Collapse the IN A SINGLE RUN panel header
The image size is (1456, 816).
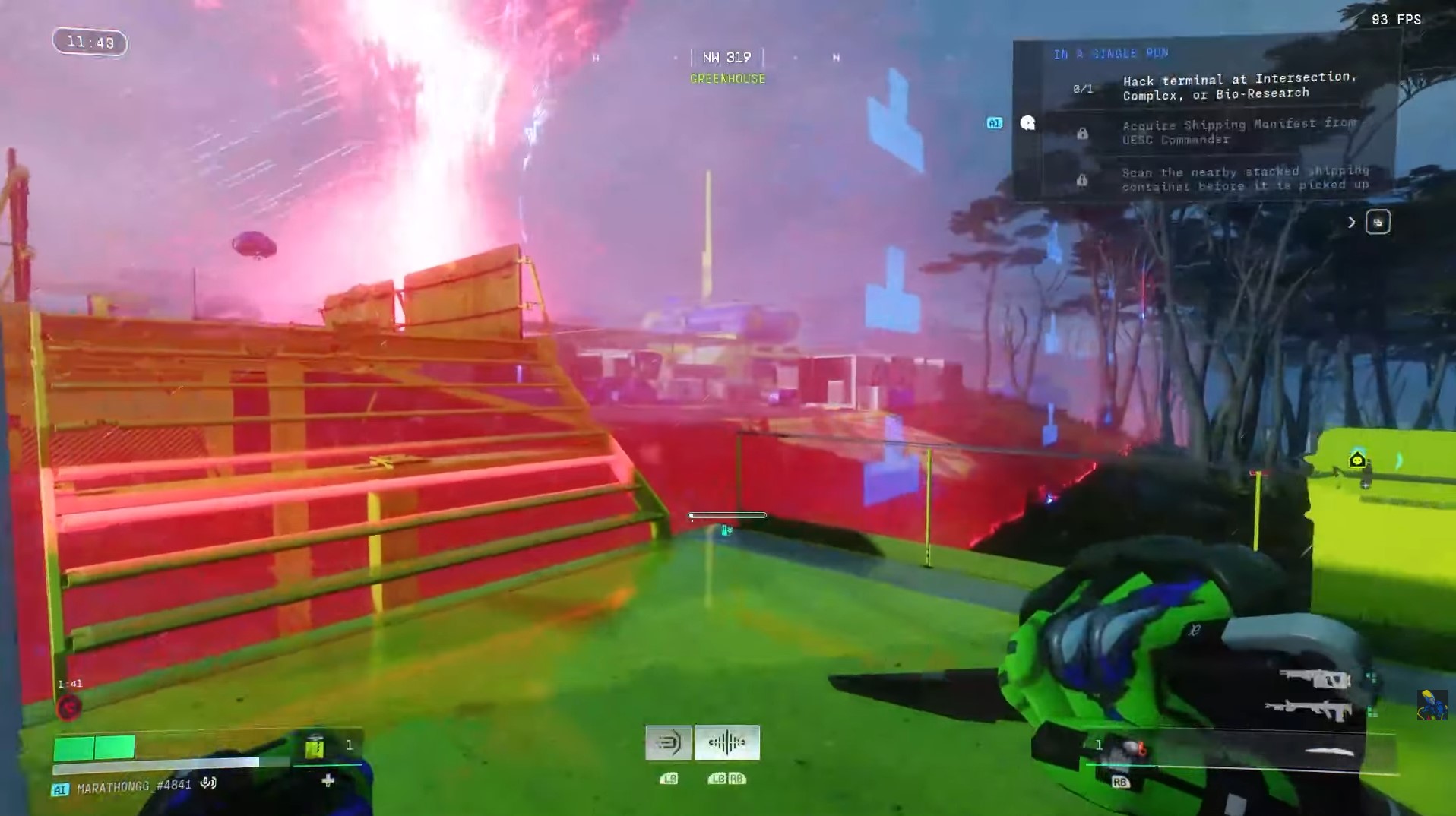(1110, 53)
